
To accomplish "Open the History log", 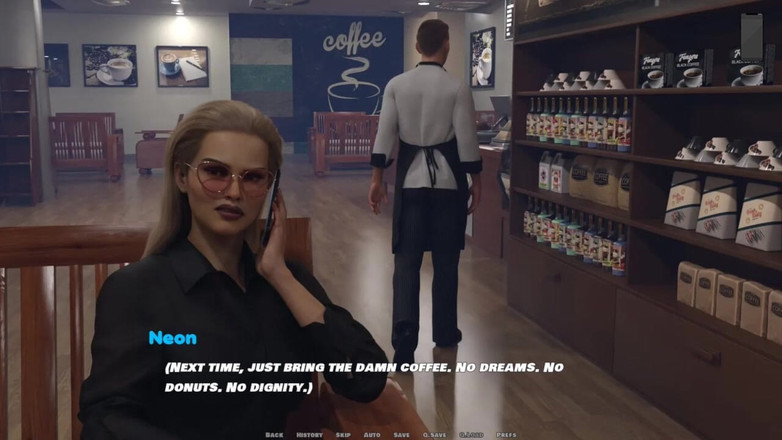I will tap(309, 435).
